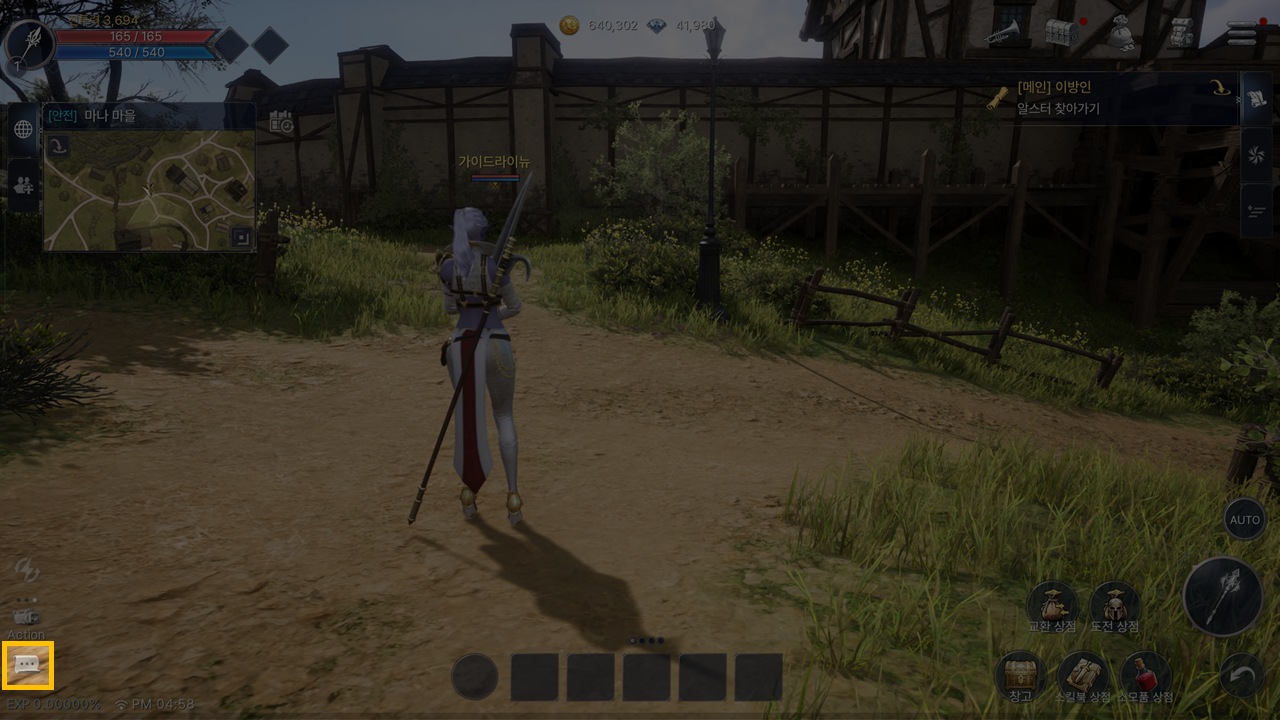The height and width of the screenshot is (720, 1280).
Task: Open the highlighted chat speech-bubble button
Action: pos(28,666)
